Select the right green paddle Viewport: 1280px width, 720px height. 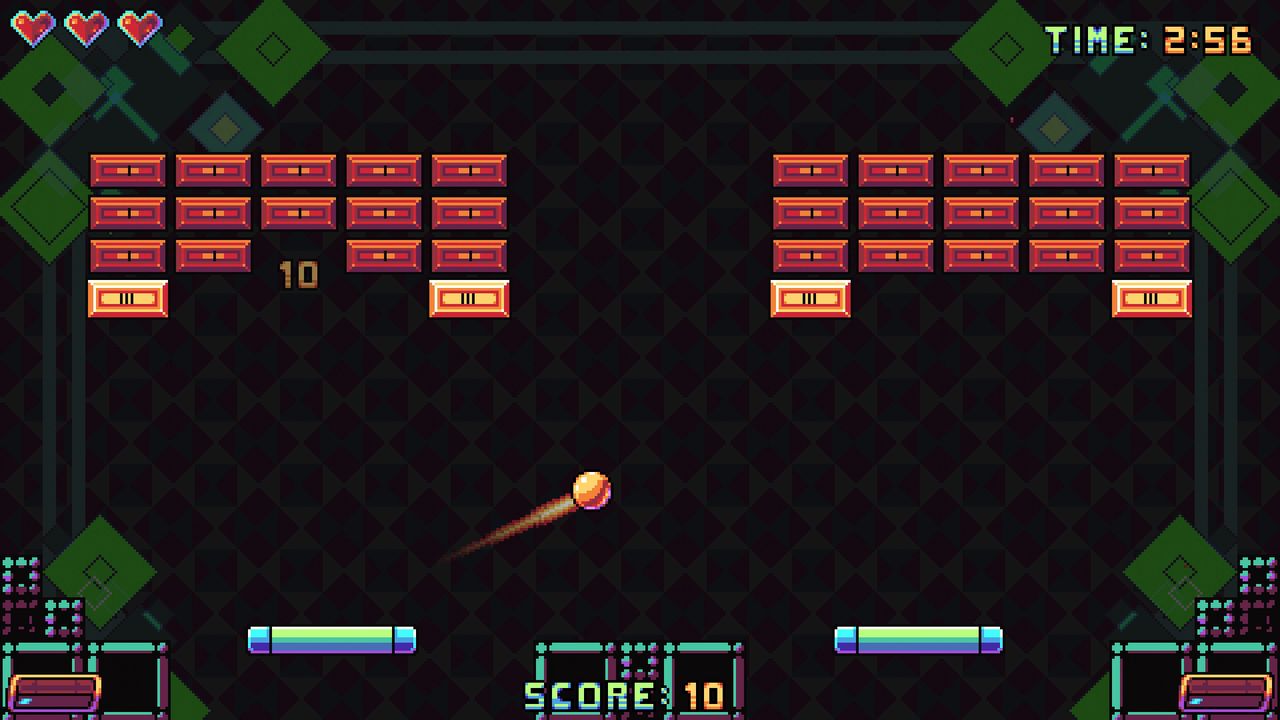918,640
